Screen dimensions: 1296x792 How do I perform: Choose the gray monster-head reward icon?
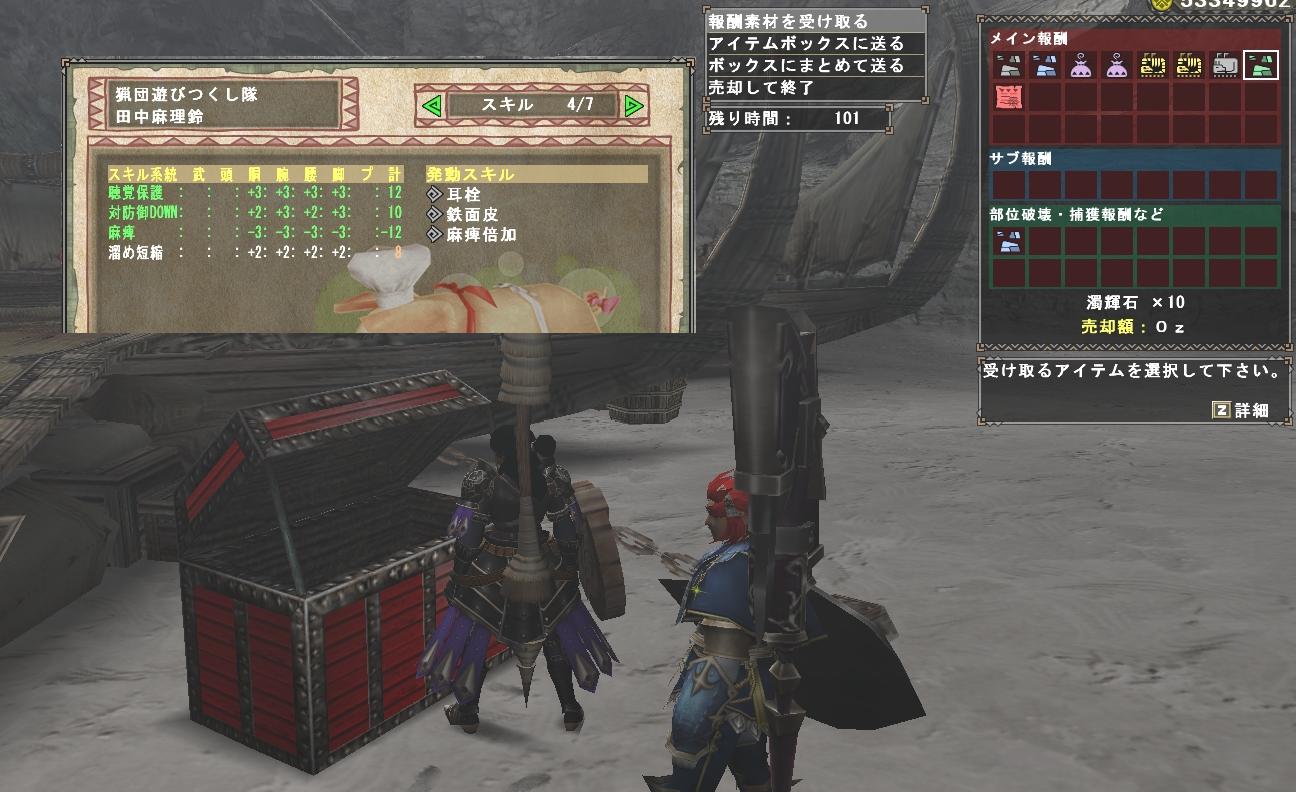[x=1225, y=66]
